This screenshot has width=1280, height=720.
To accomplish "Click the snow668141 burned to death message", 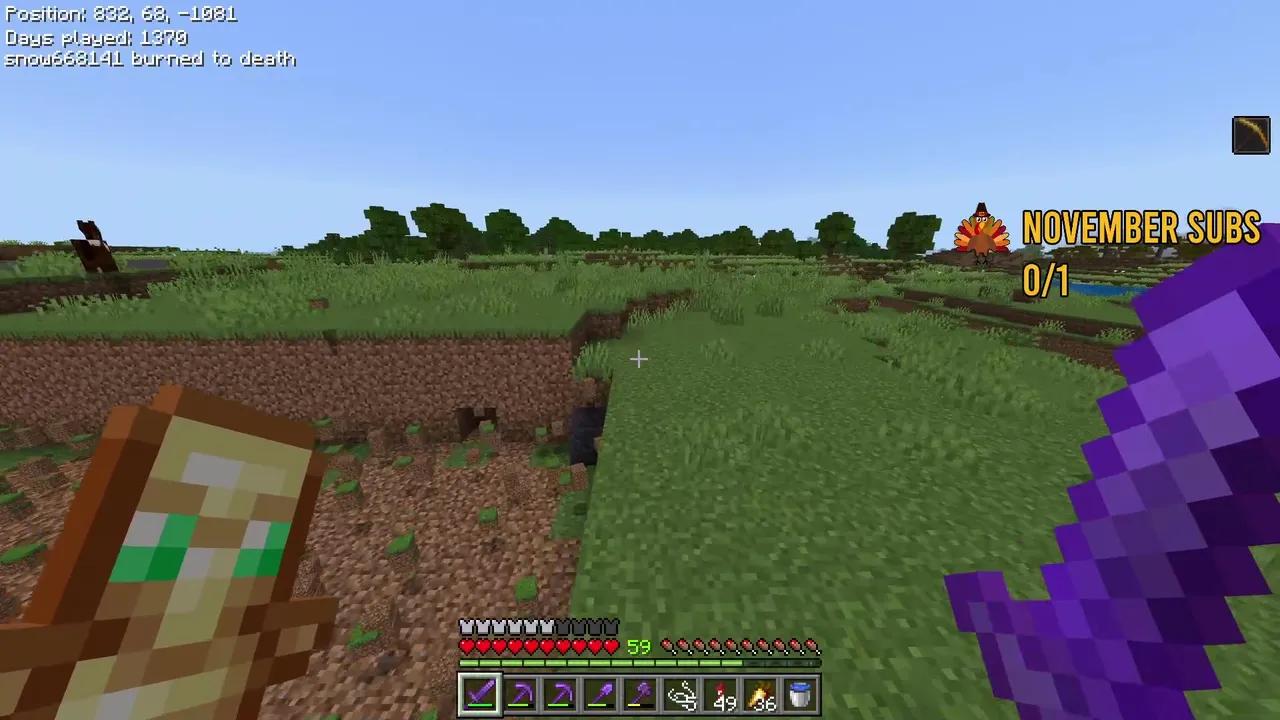I will tap(150, 59).
